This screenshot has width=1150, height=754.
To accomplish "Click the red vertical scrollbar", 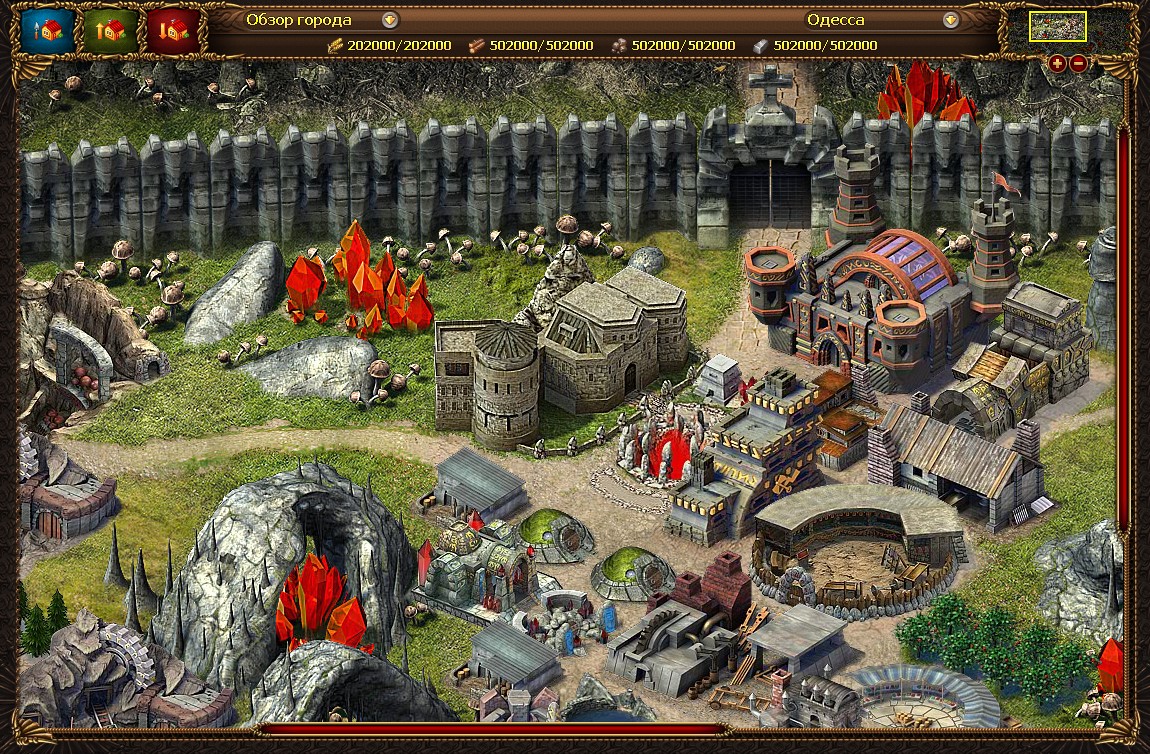I will [1124, 330].
